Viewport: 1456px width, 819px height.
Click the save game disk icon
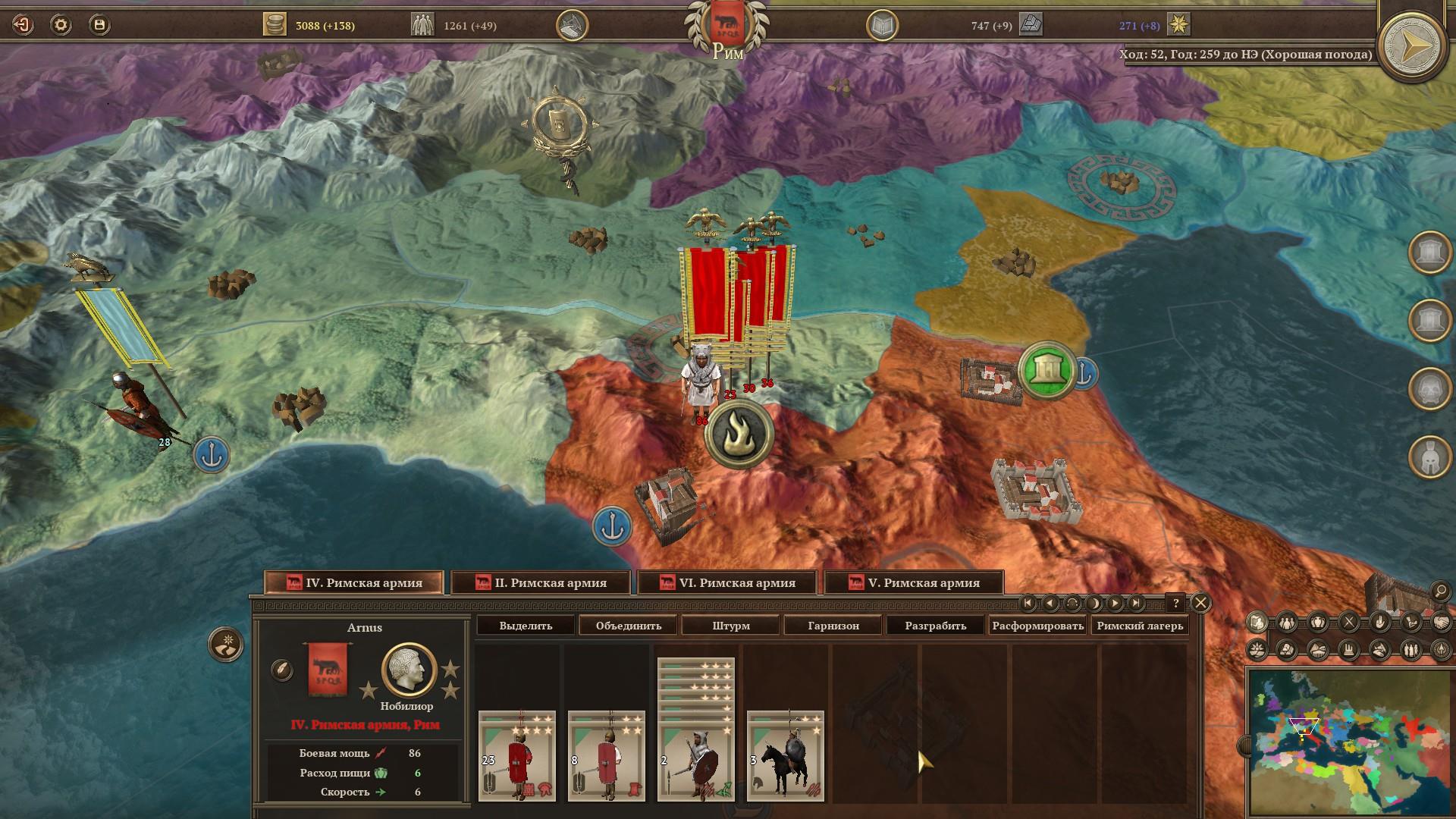[x=99, y=25]
